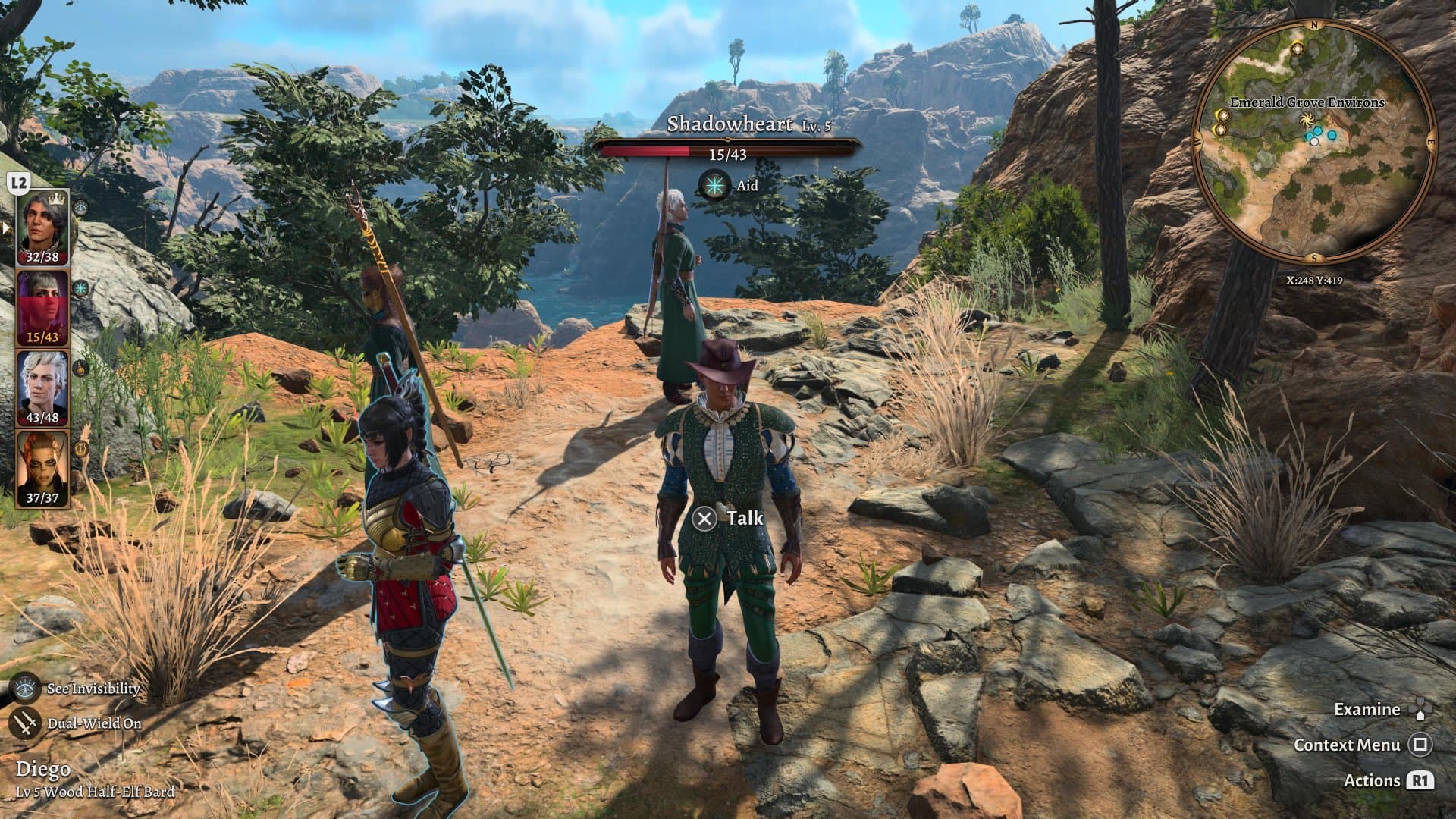Inspect the Aid status icon under Shadowheart's health bar
Image resolution: width=1456 pixels, height=819 pixels.
[x=714, y=185]
